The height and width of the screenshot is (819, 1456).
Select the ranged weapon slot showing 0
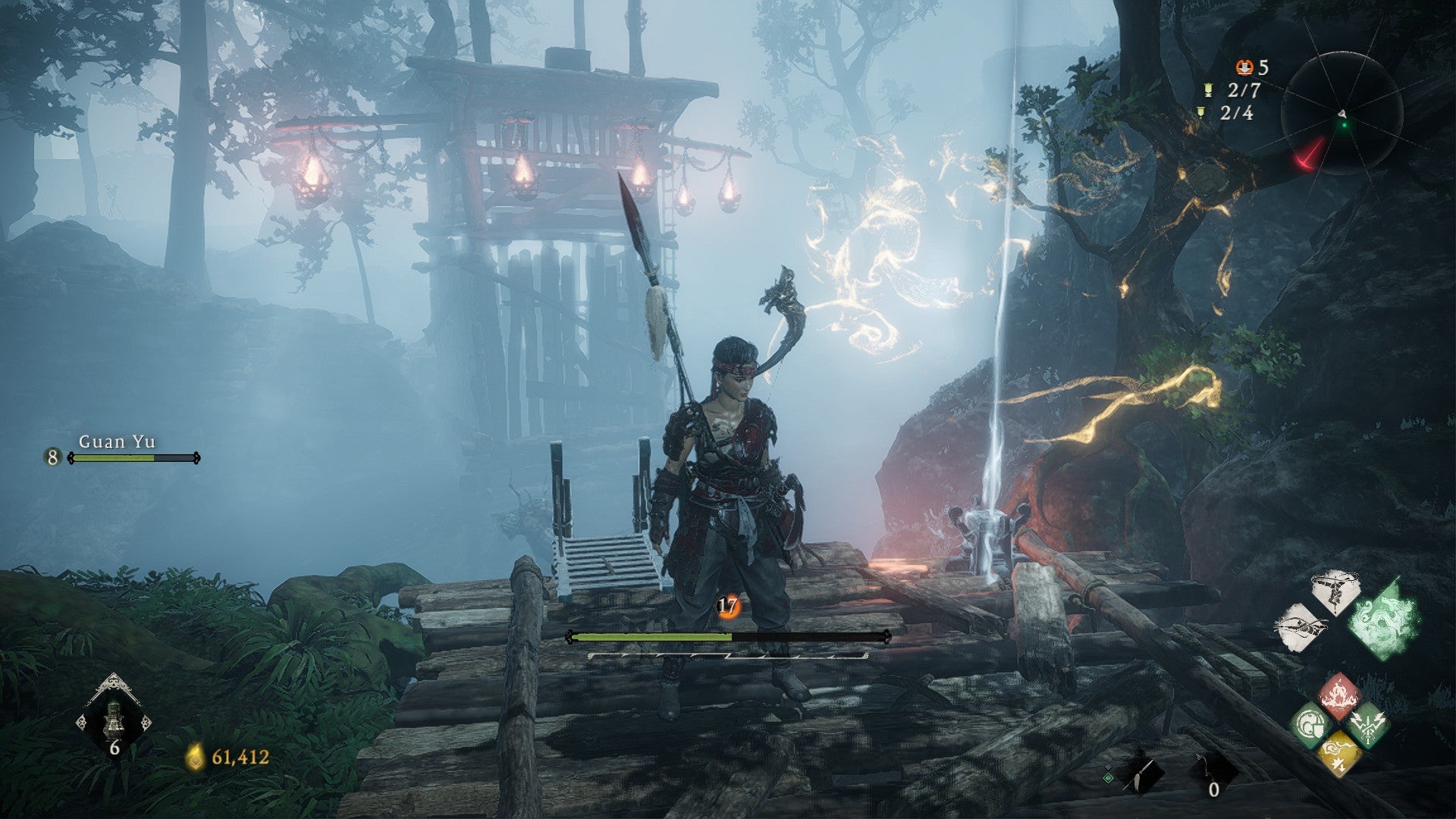pos(1213,773)
